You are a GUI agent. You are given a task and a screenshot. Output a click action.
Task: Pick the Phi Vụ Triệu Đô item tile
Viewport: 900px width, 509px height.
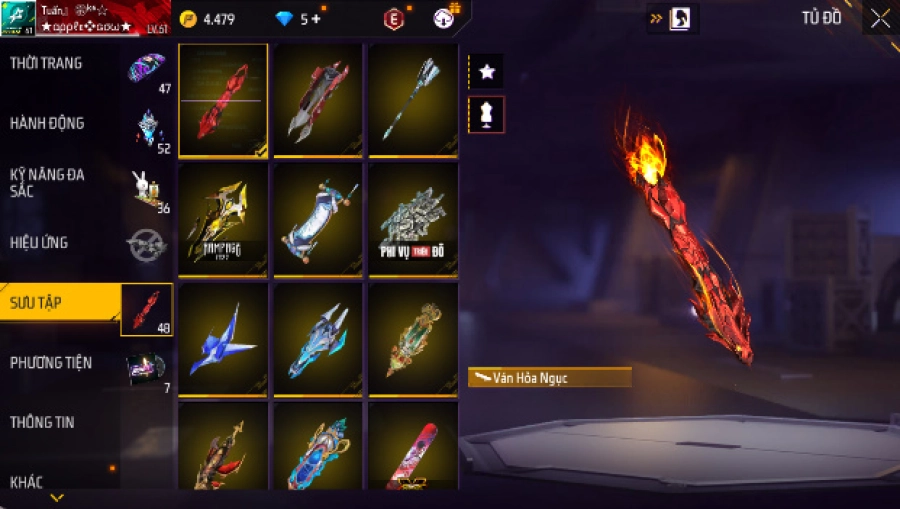click(x=413, y=219)
